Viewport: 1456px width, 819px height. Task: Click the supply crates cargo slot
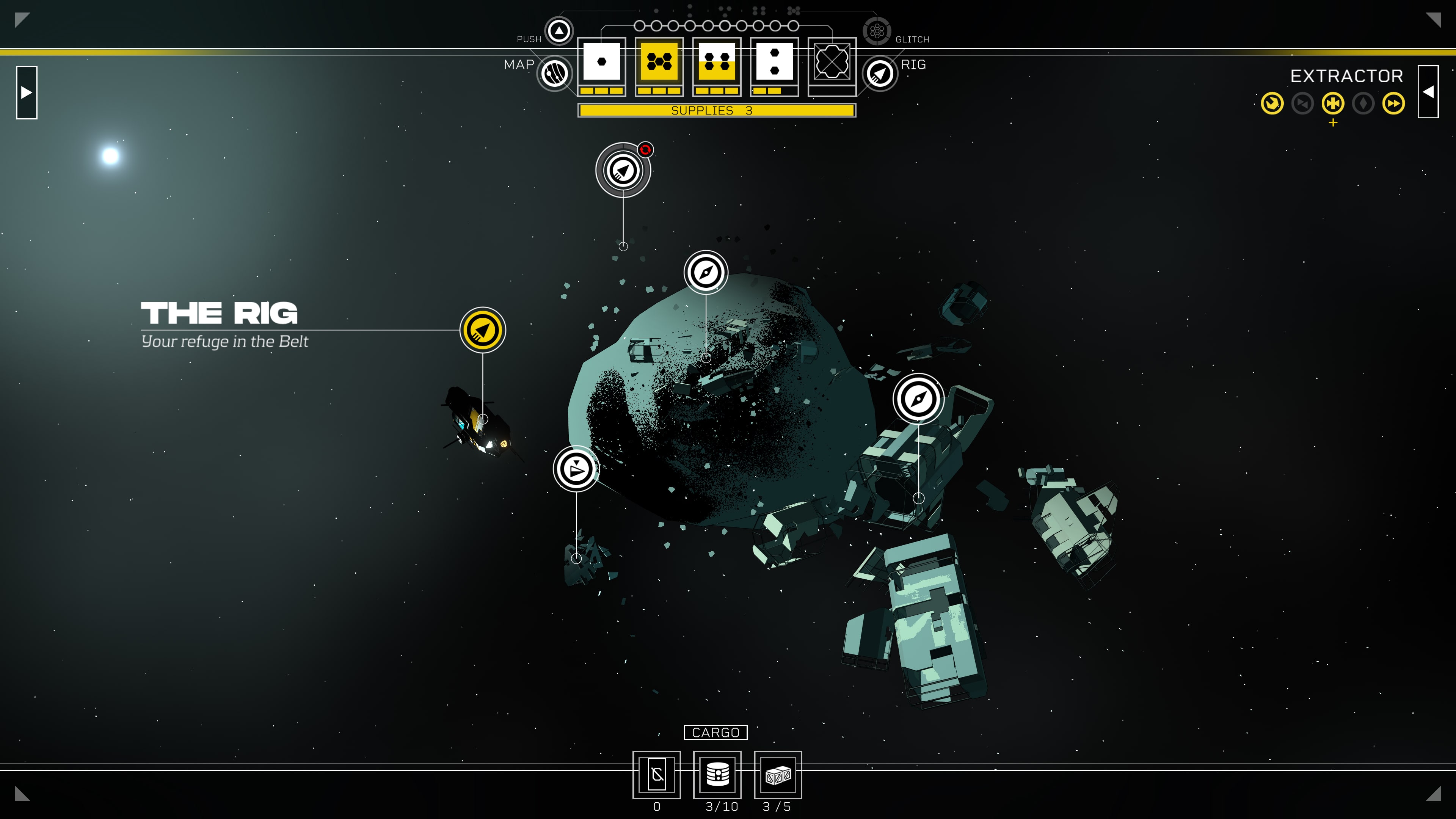[x=778, y=774]
